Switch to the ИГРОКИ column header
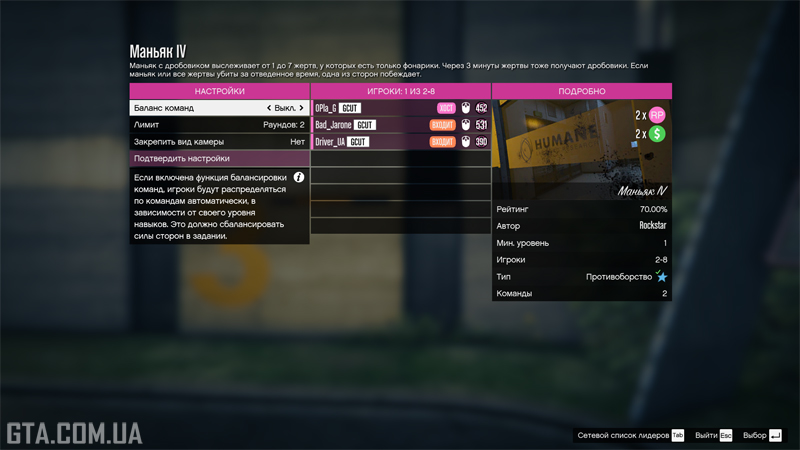The width and height of the screenshot is (800, 450). coord(400,91)
